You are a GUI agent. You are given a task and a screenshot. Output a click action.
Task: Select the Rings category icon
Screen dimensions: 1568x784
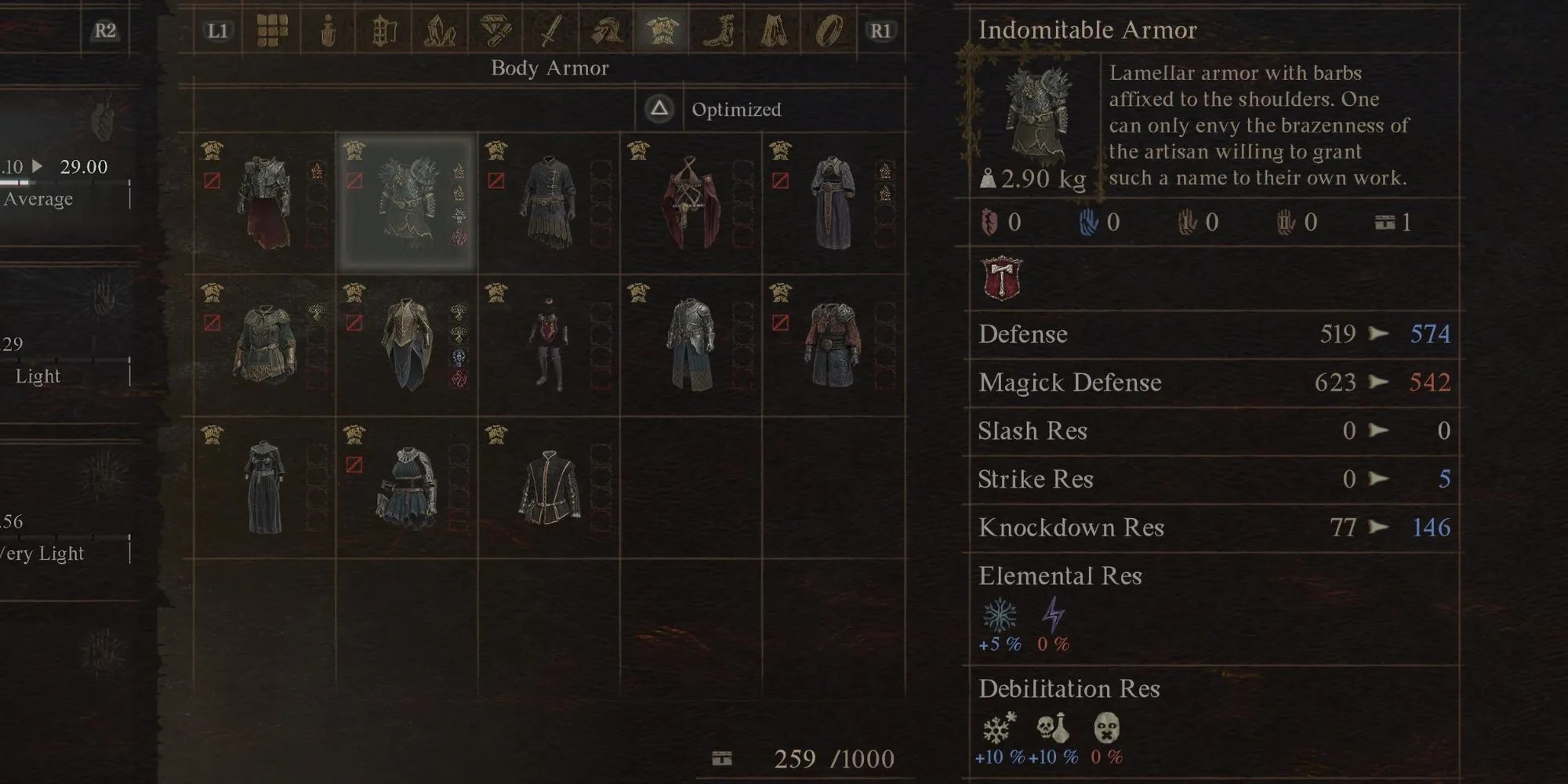tap(829, 30)
